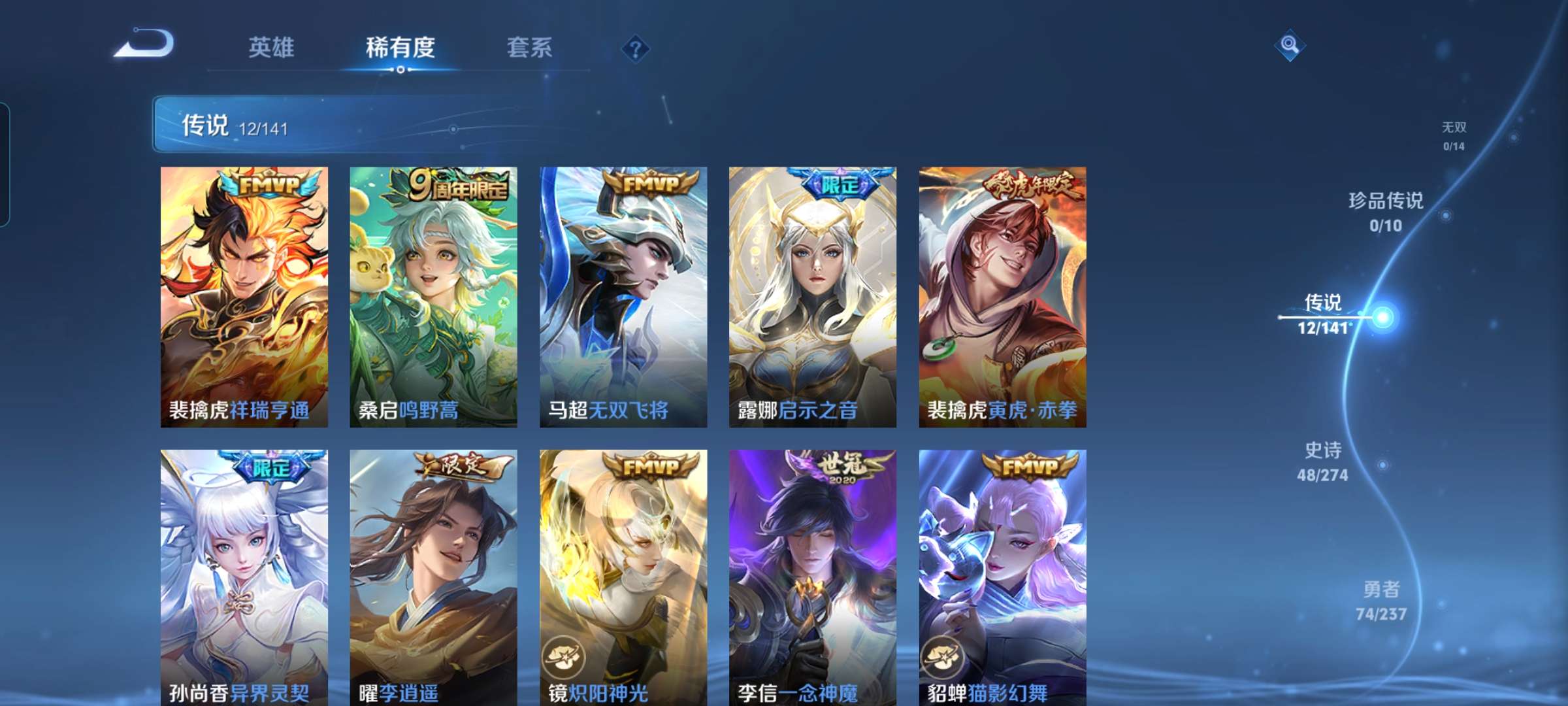Open the search magnifier icon at top right

[x=1290, y=44]
